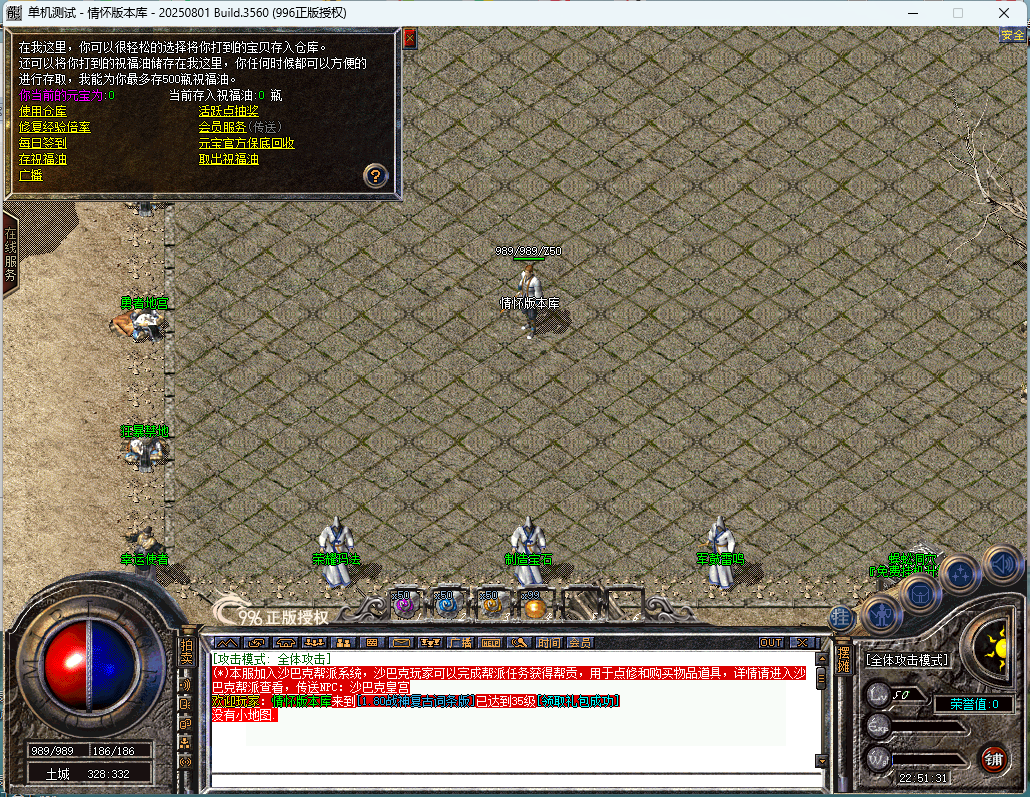Open 会员服务 member services
Viewport: 1030px width, 797px height.
[x=222, y=127]
